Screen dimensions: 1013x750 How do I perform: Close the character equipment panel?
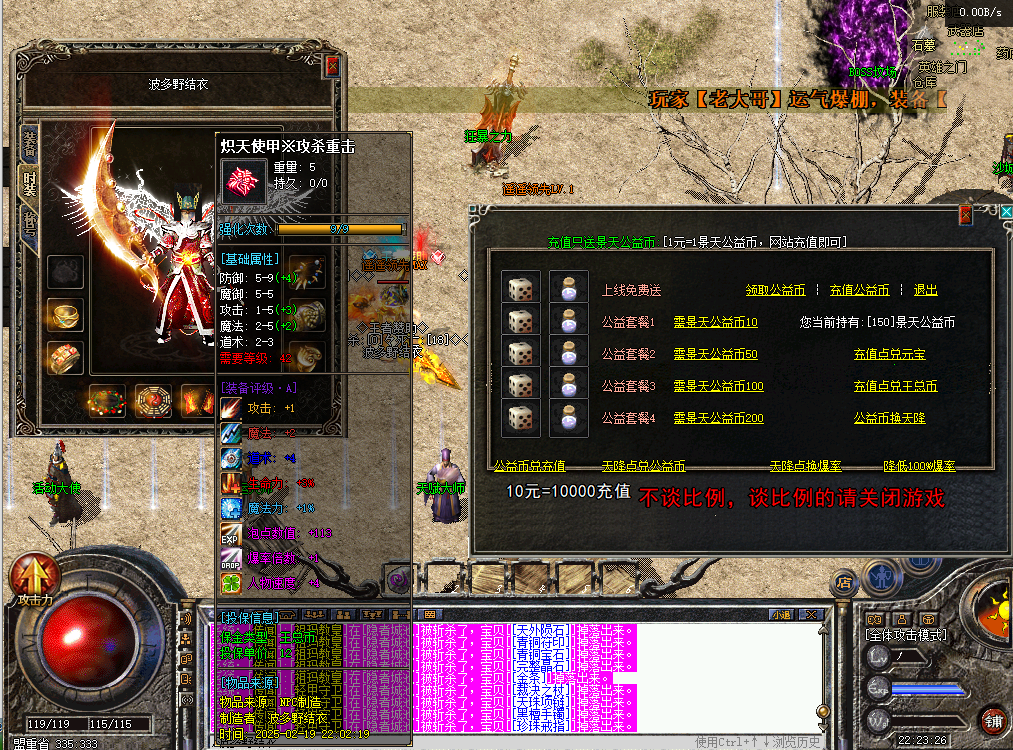point(333,65)
